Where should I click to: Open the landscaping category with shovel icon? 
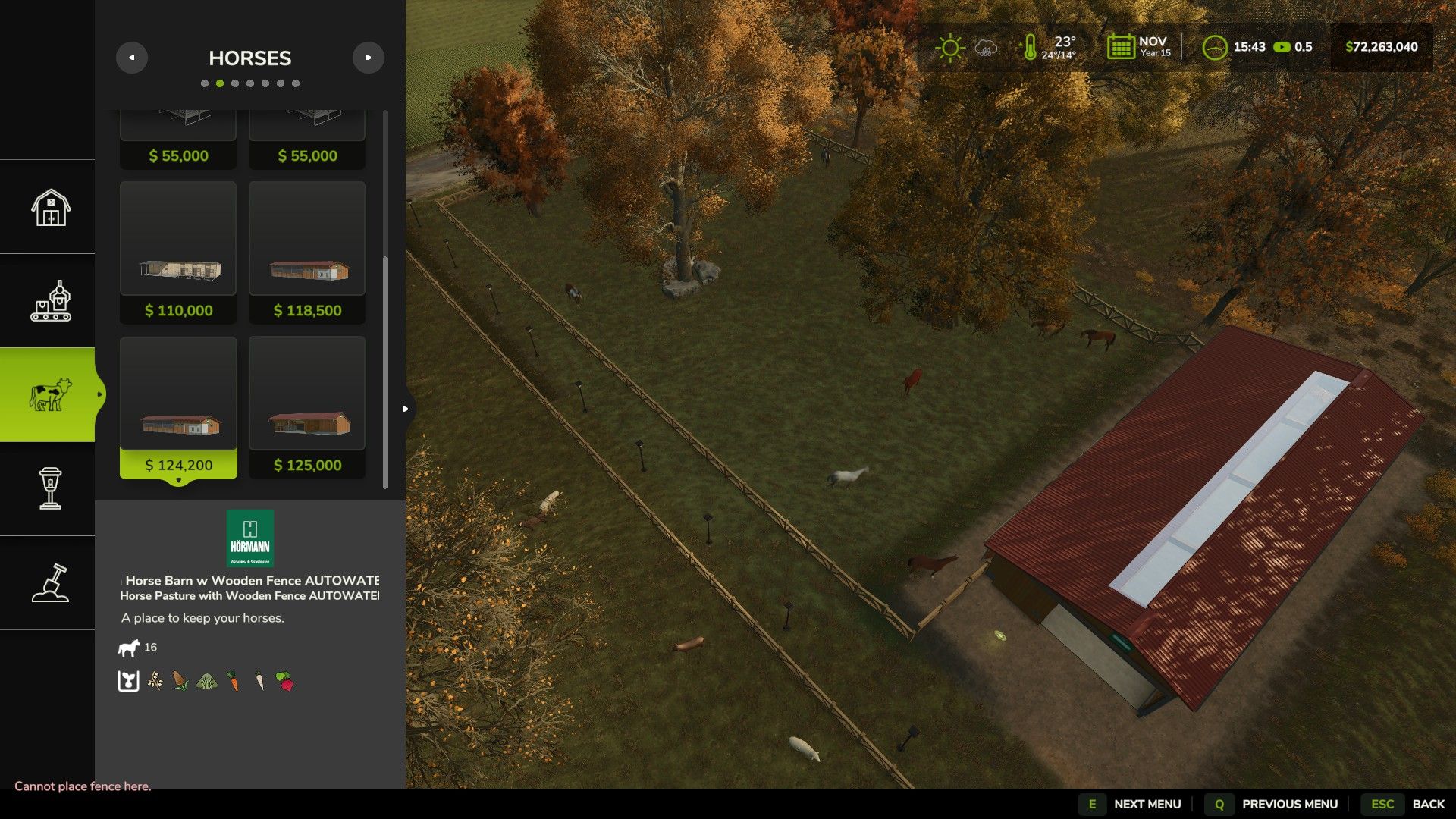coord(50,583)
